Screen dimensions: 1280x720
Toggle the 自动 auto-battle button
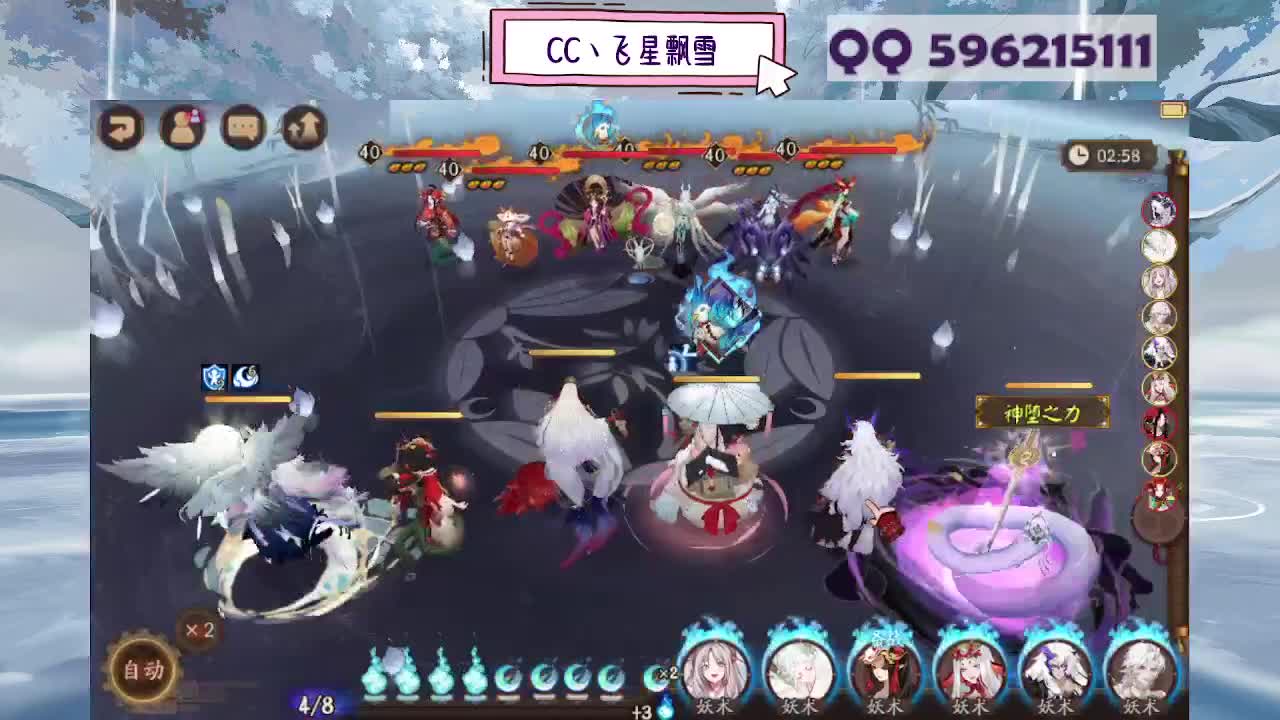(x=143, y=669)
